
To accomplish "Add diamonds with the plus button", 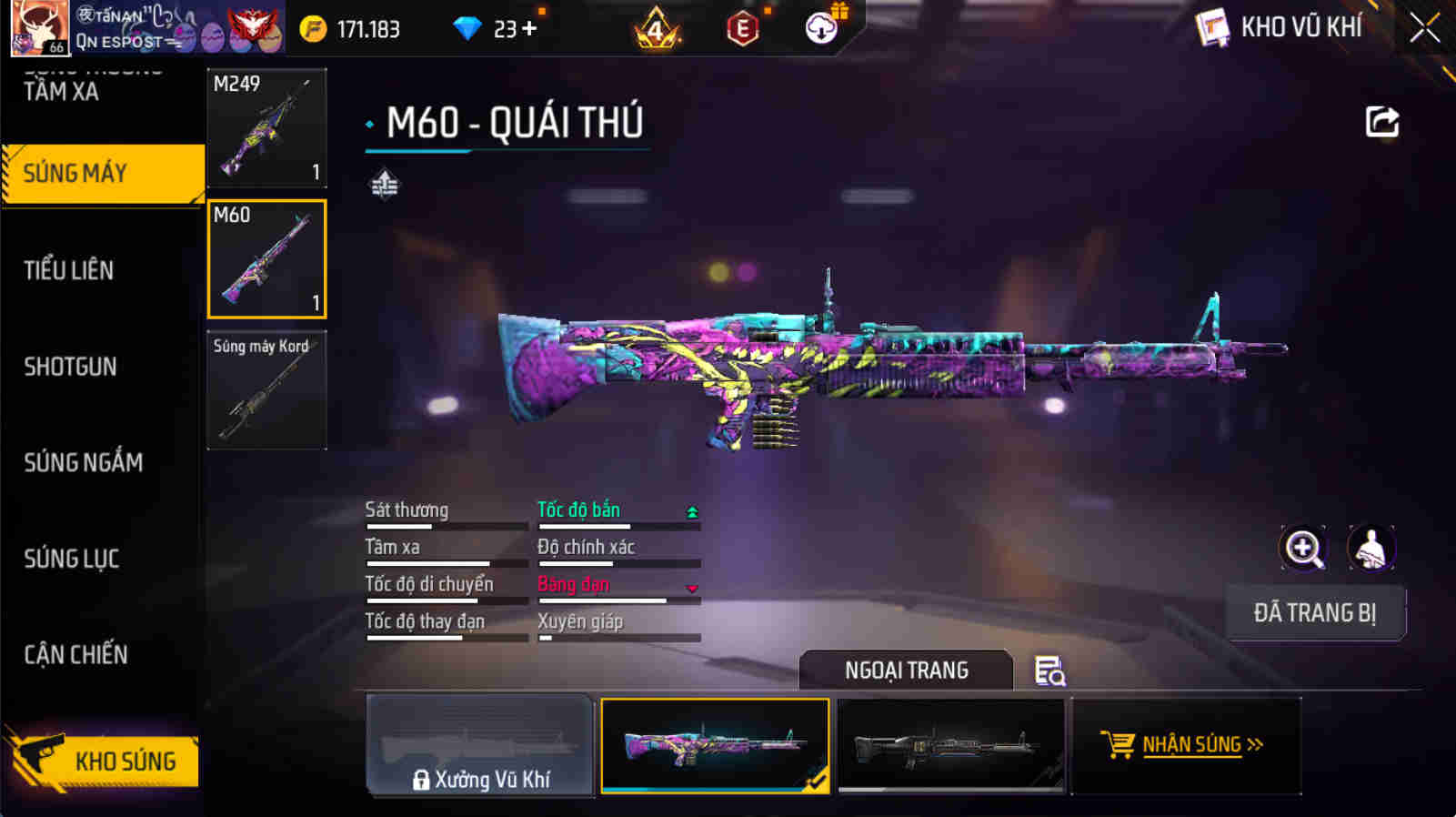I will [528, 29].
